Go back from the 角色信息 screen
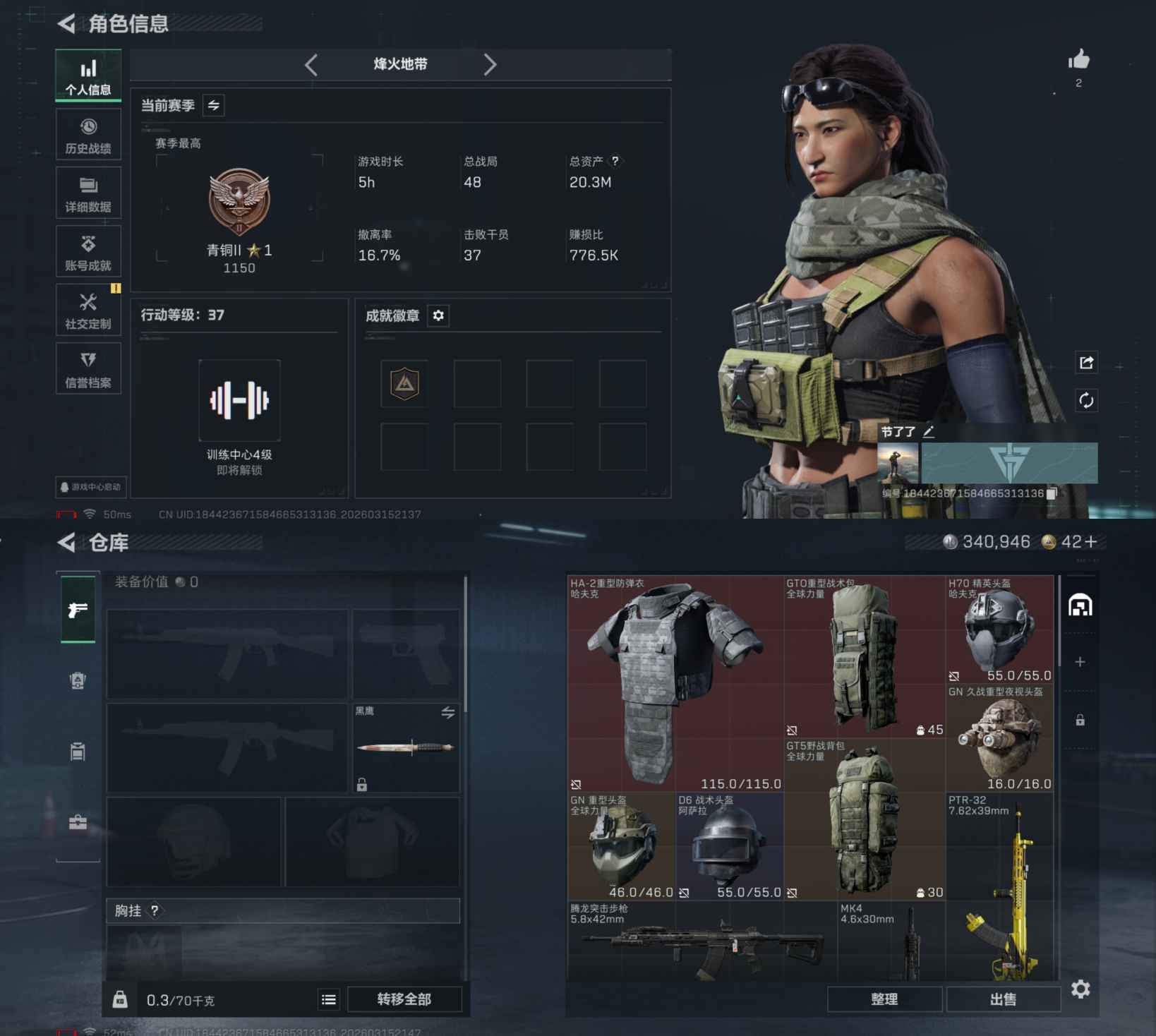 tap(67, 24)
